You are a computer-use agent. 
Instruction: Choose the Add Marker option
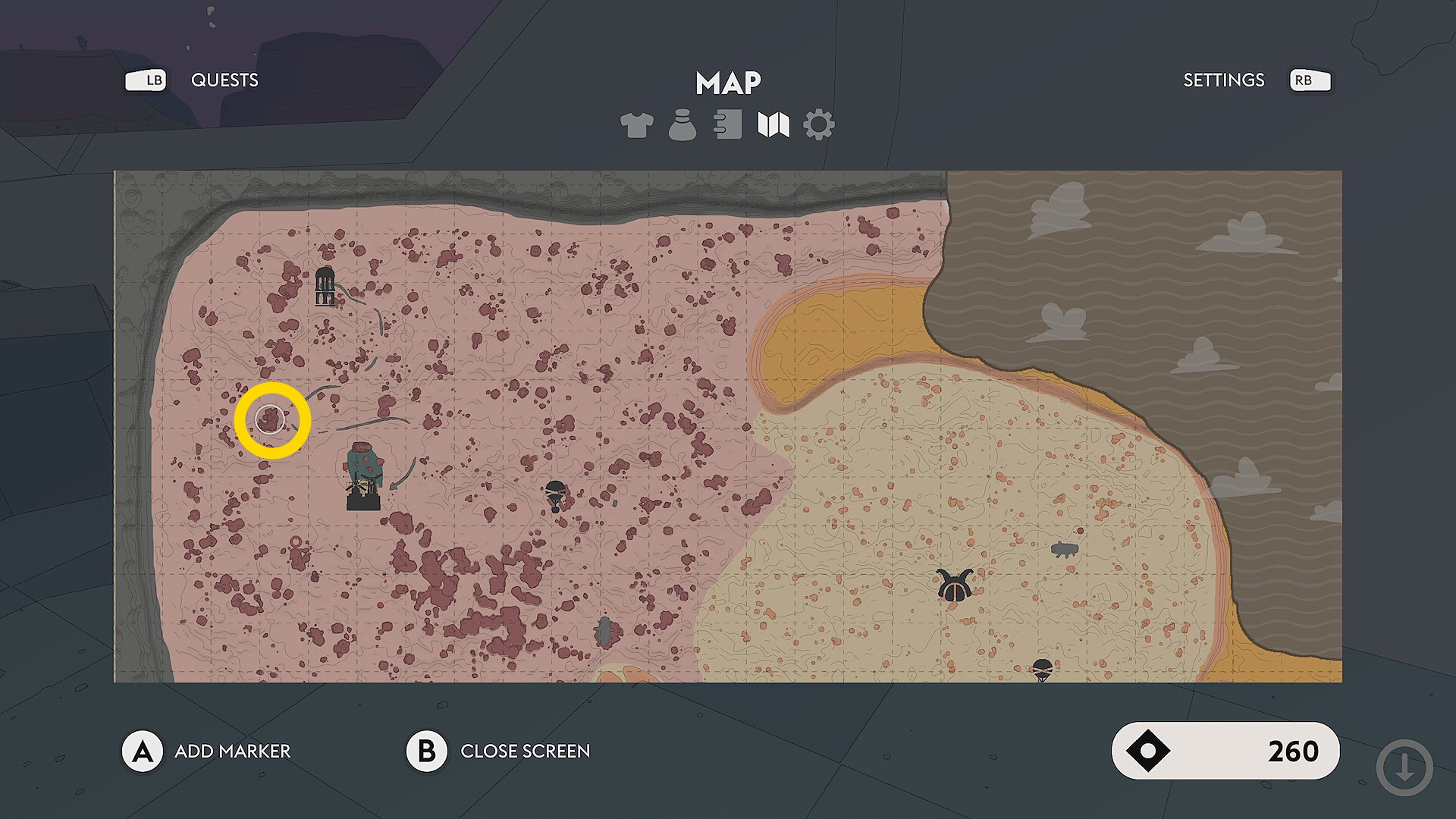point(232,752)
